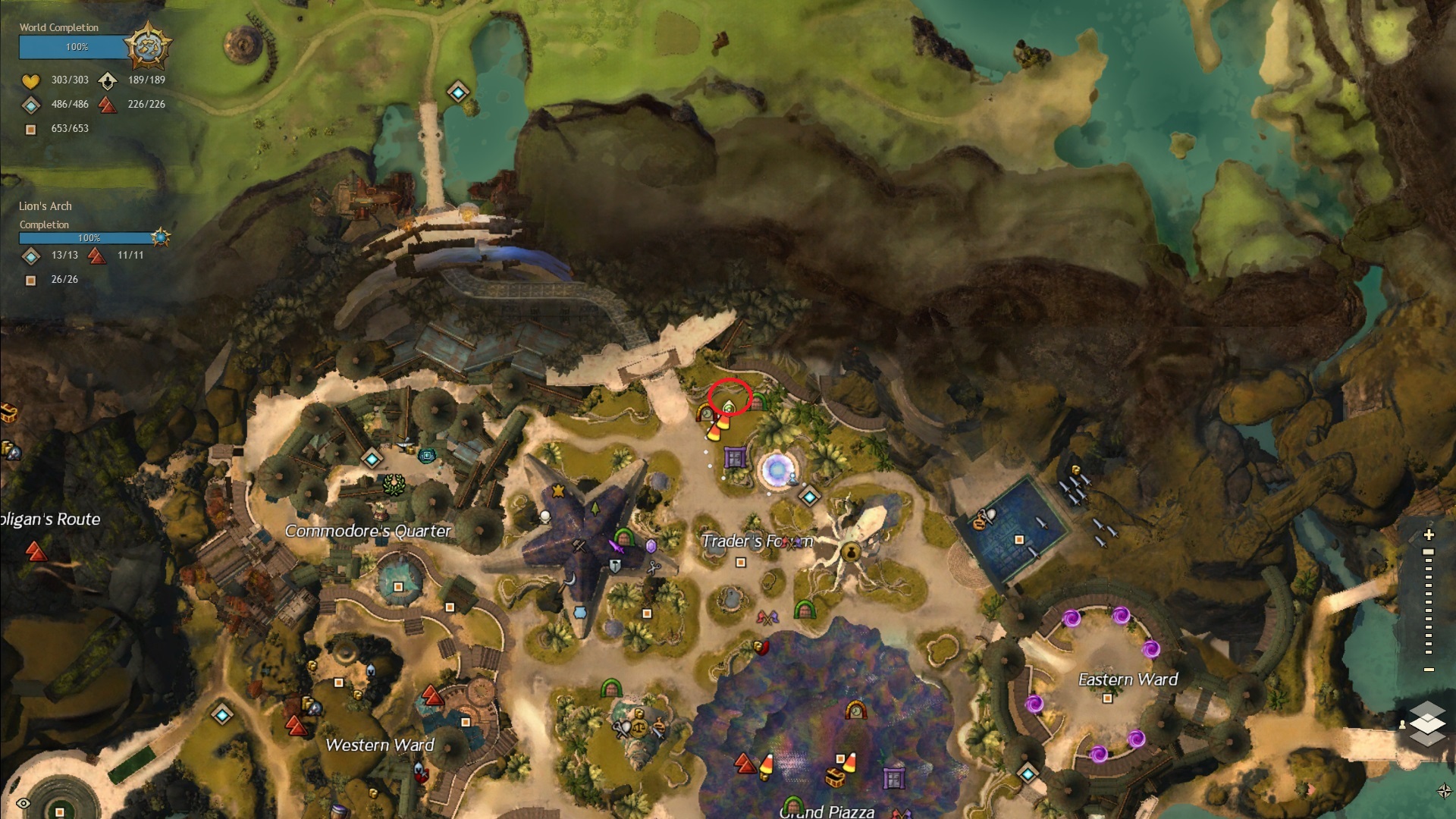This screenshot has width=1456, height=819.
Task: Zoom out with the map minus button
Action: [1429, 670]
